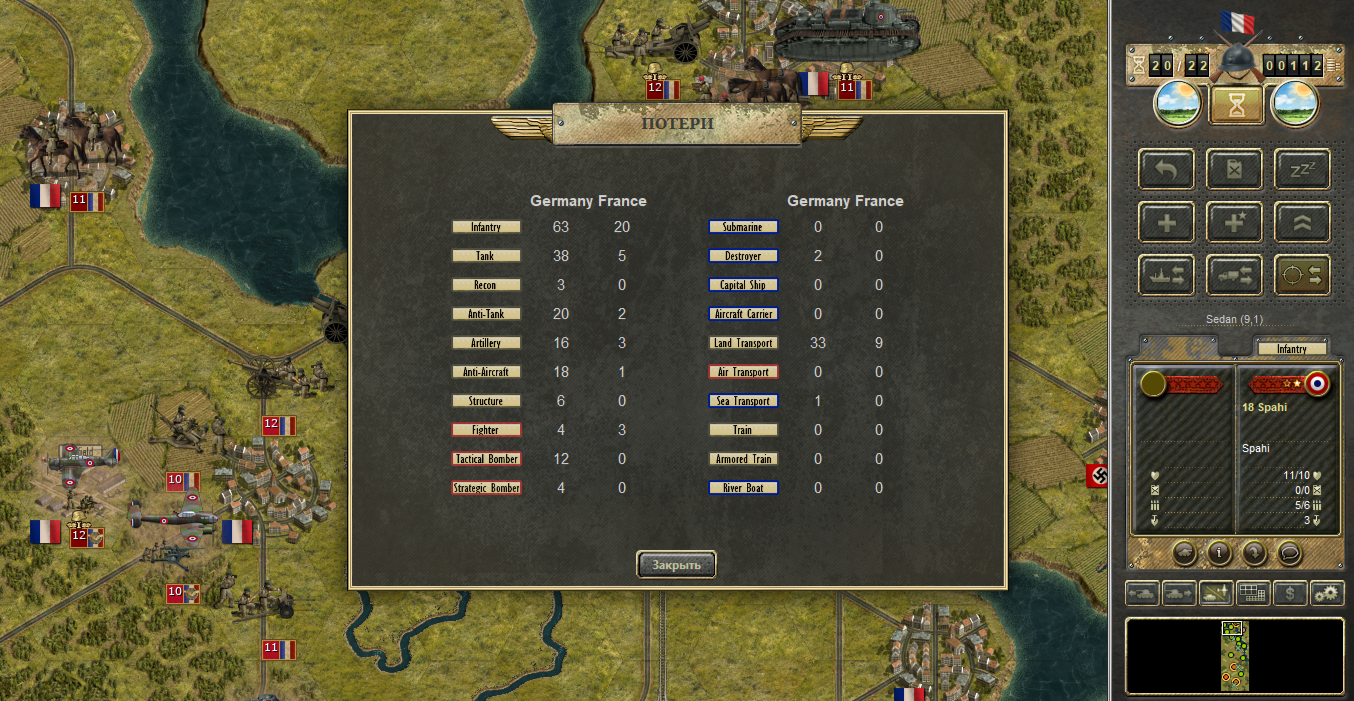Toggle the ship embark transport button
The image size is (1354, 701).
coord(1166,274)
